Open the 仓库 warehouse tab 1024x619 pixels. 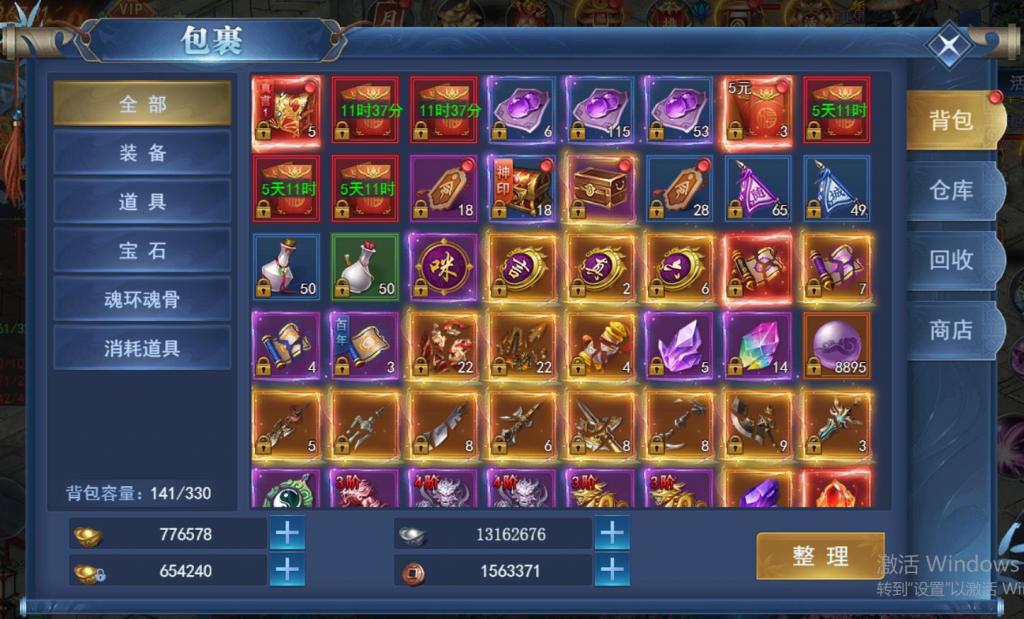950,190
